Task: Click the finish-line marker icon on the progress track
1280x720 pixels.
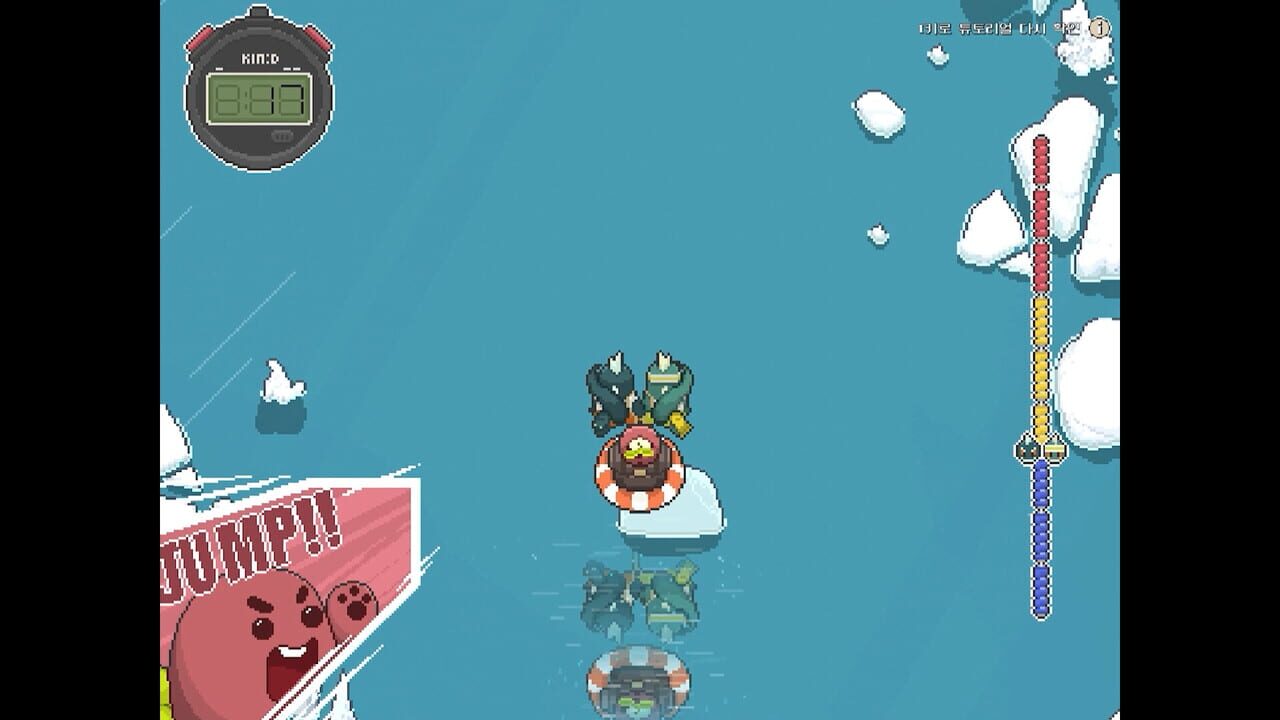Action: [x=1055, y=451]
